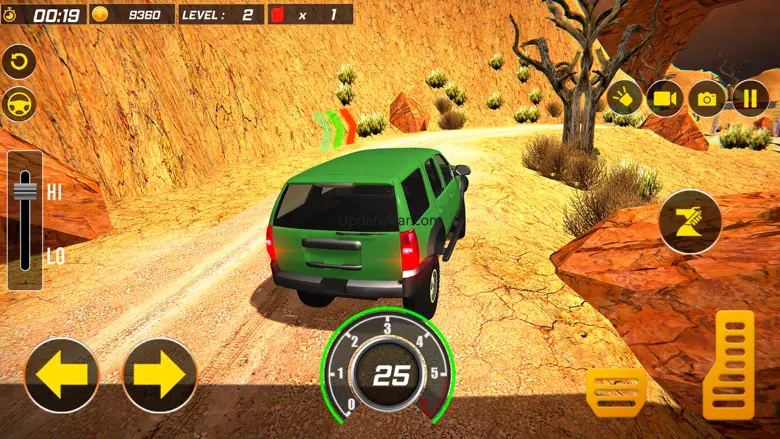Viewport: 780px width, 439px height.
Task: Click the circular restart arrow icon
Action: pos(18,62)
